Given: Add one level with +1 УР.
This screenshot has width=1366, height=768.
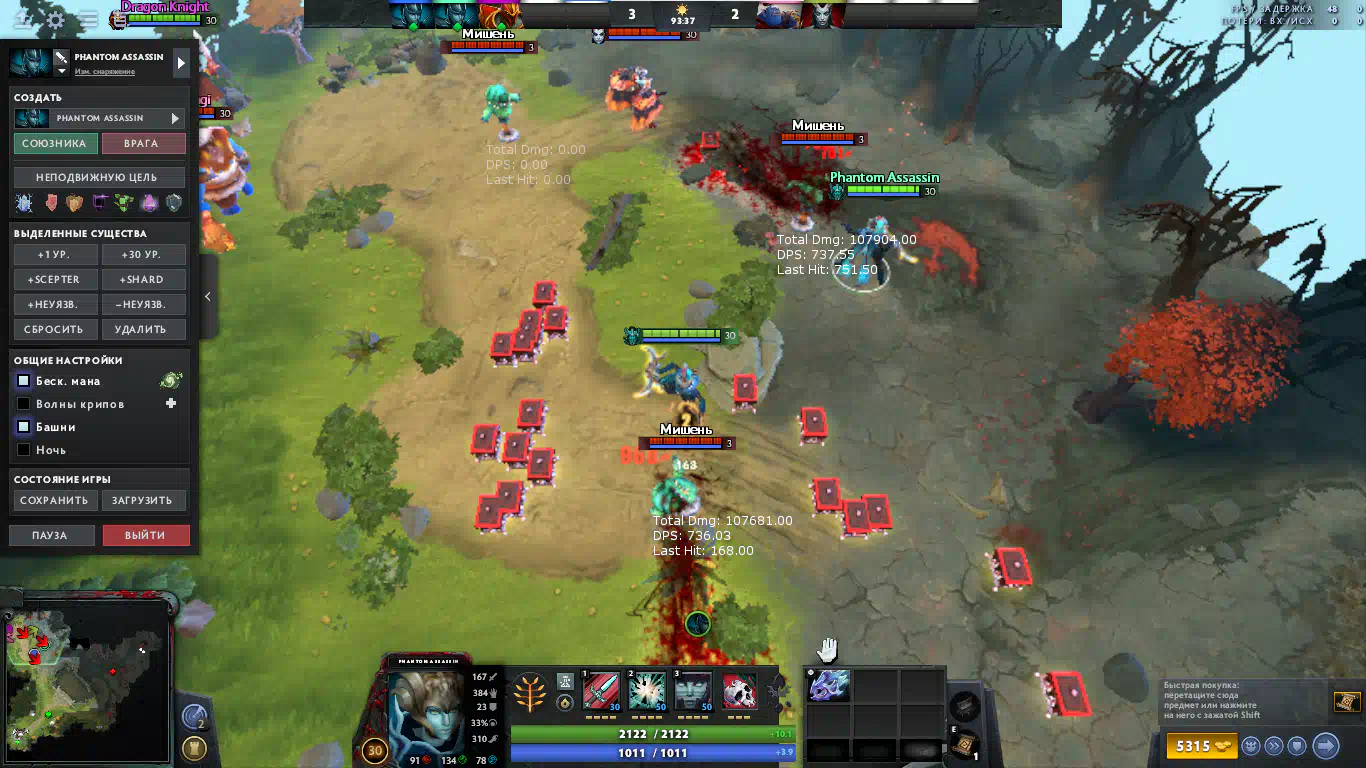Looking at the screenshot, I should [56, 255].
